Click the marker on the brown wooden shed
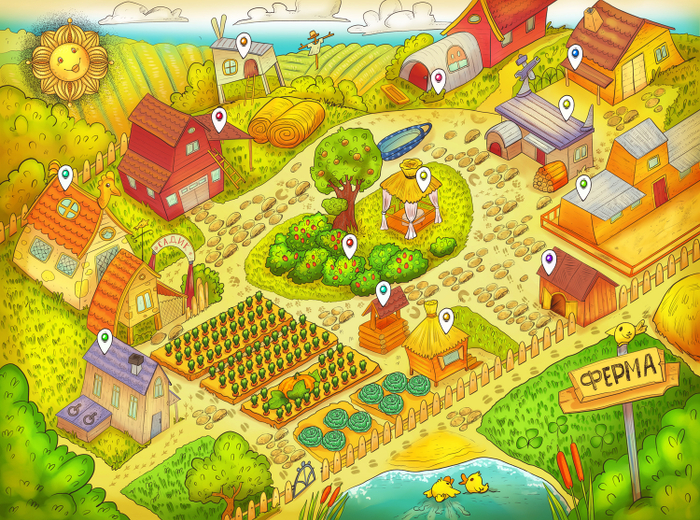 (548, 262)
